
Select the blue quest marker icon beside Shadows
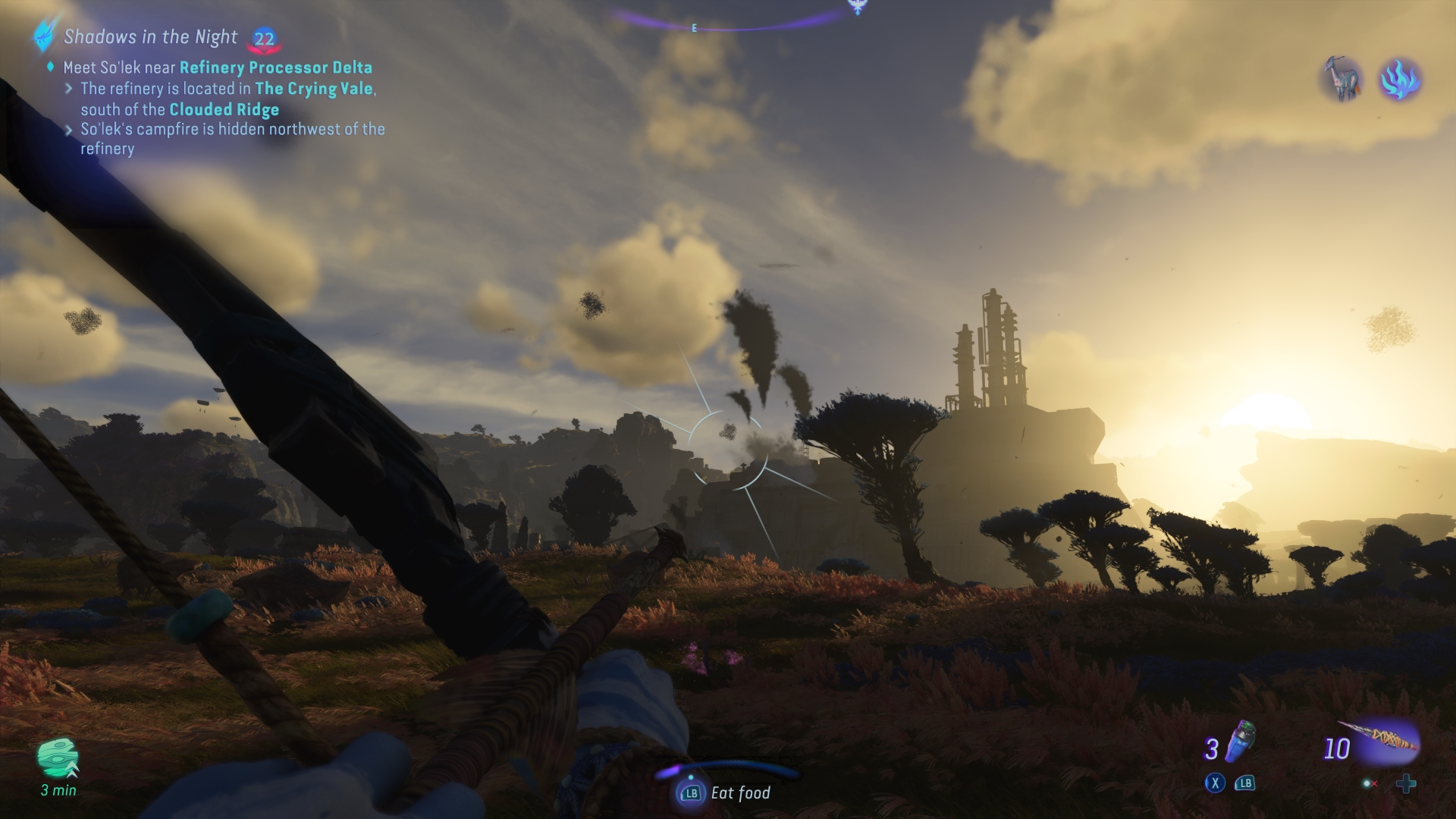(42, 36)
